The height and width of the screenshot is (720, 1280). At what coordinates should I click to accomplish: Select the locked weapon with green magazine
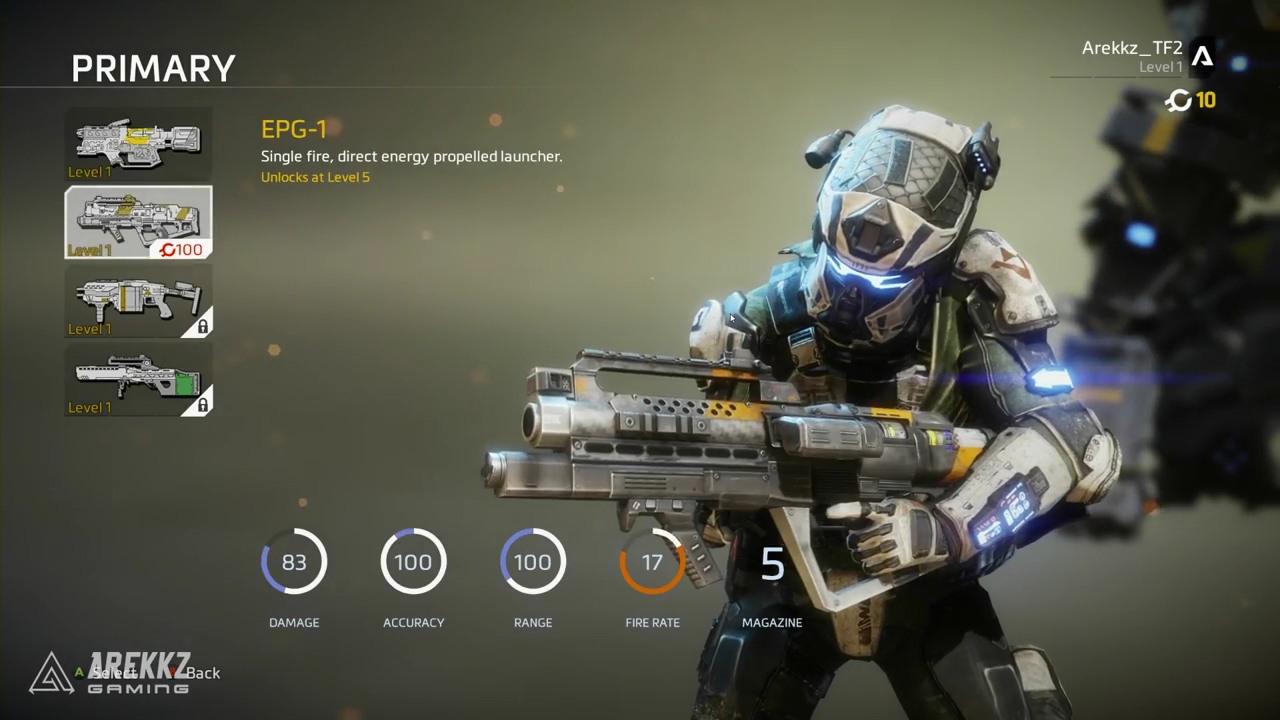(x=138, y=379)
